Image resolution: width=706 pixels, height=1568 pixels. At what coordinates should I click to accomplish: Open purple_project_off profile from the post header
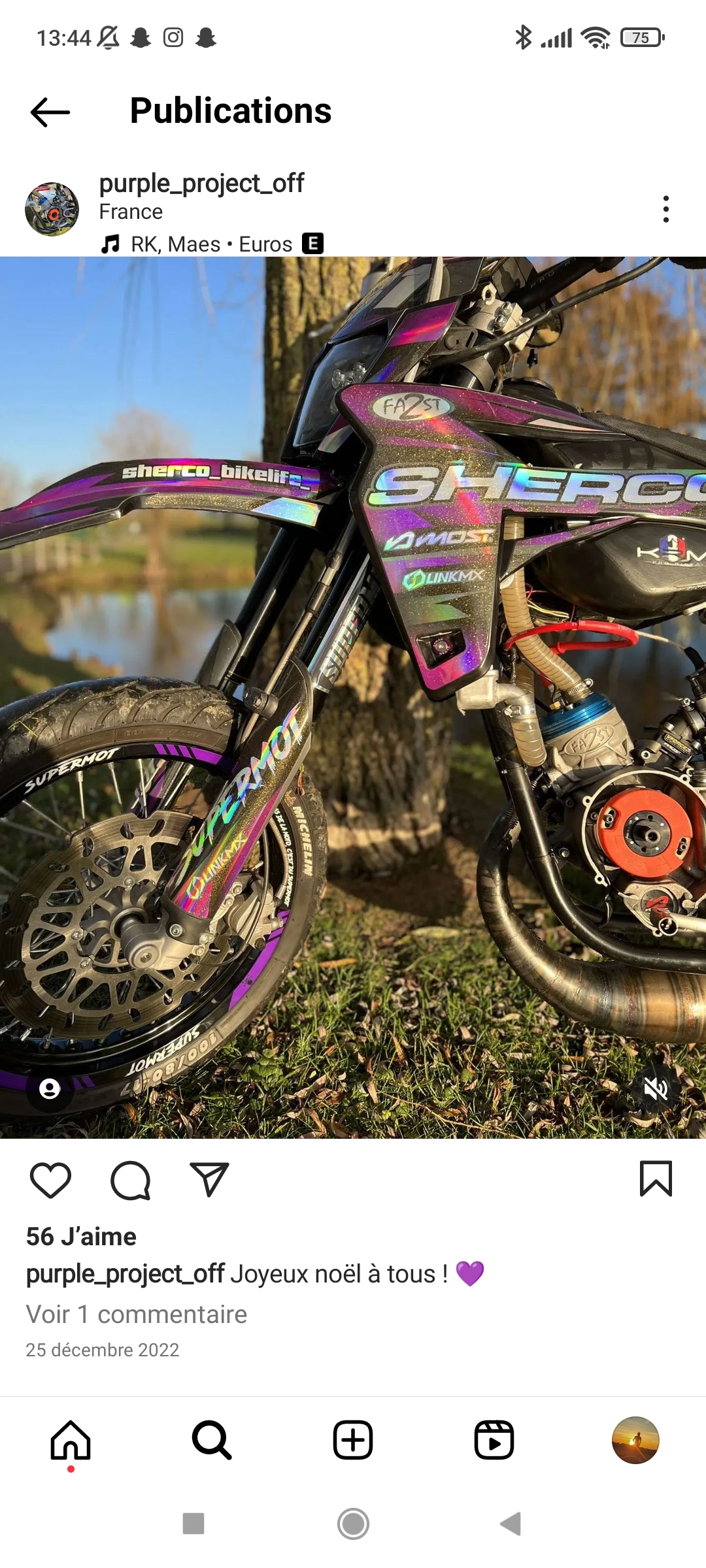pyautogui.click(x=201, y=184)
